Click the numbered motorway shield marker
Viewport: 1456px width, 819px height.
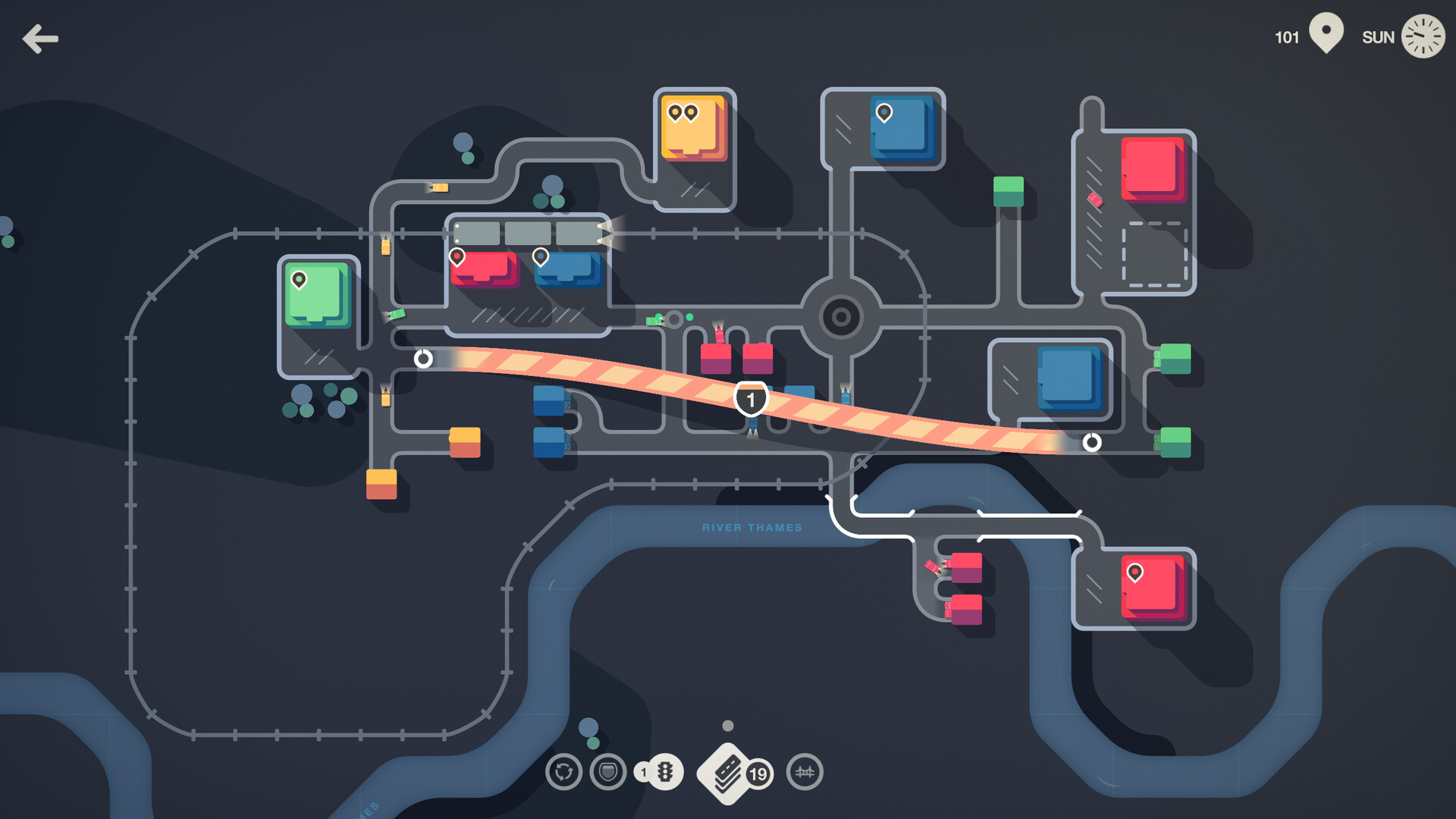[751, 400]
